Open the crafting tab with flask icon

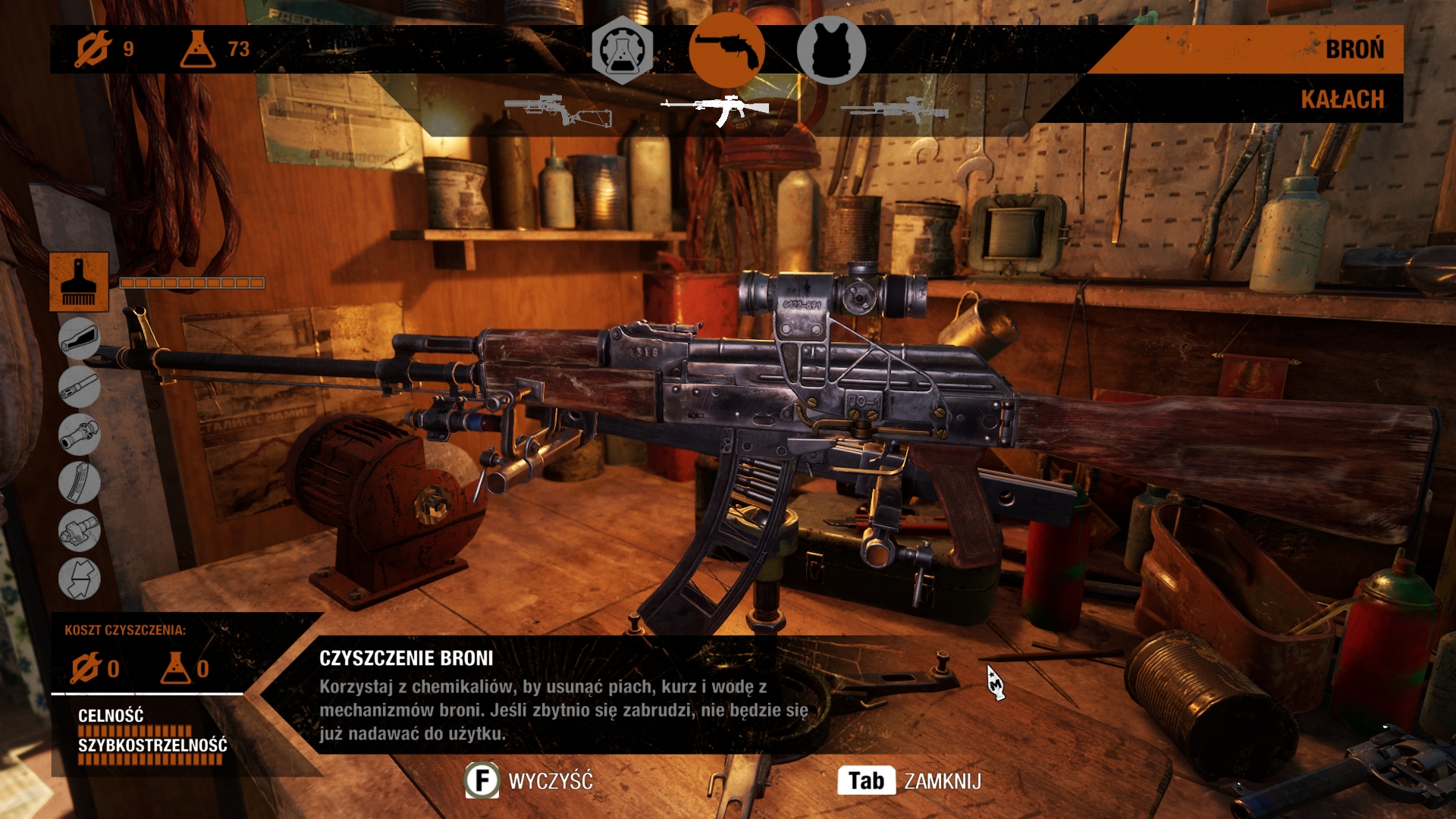point(622,49)
